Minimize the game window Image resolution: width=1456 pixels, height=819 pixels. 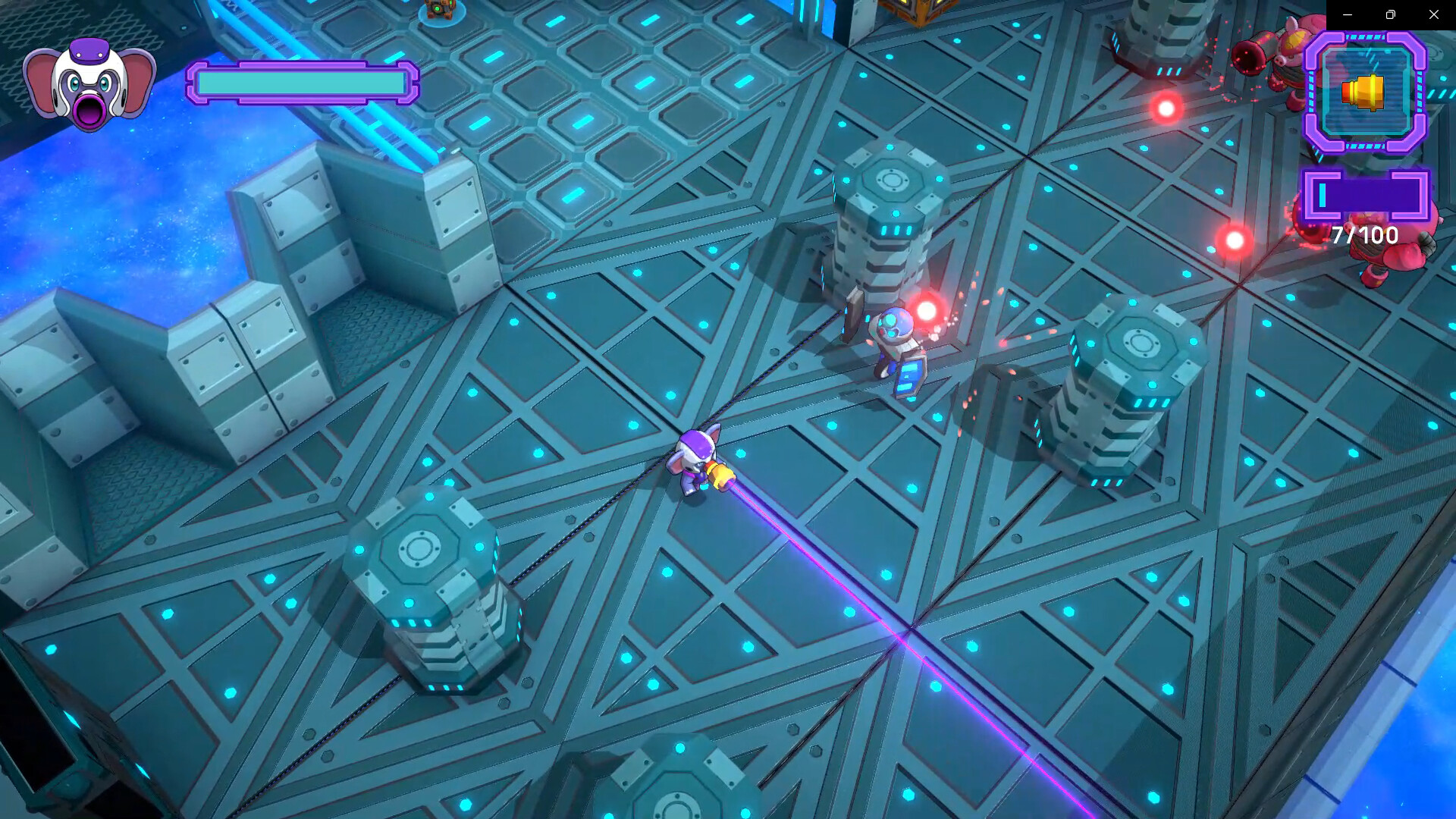tap(1346, 14)
